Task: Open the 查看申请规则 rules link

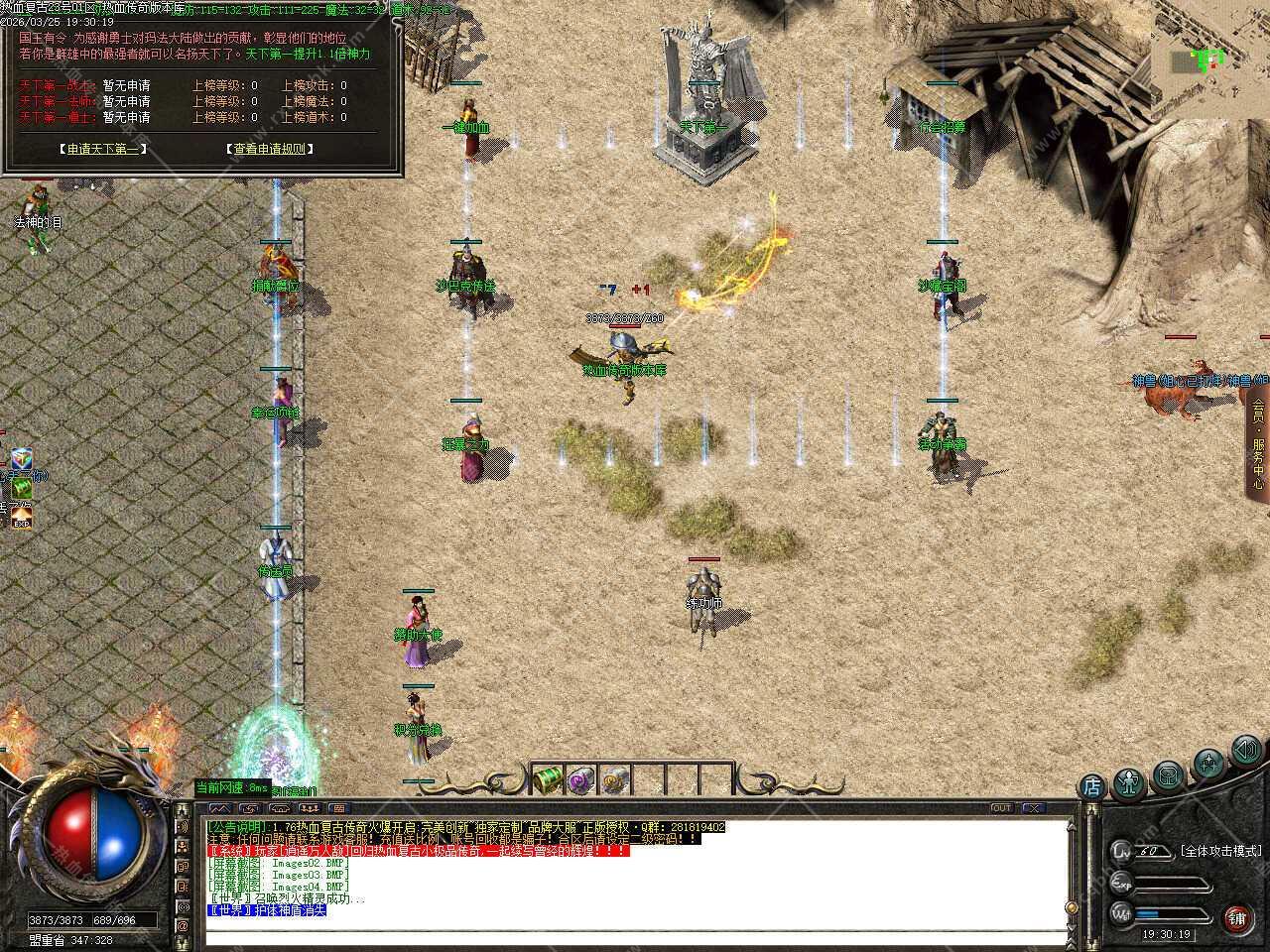Action: pos(270,149)
